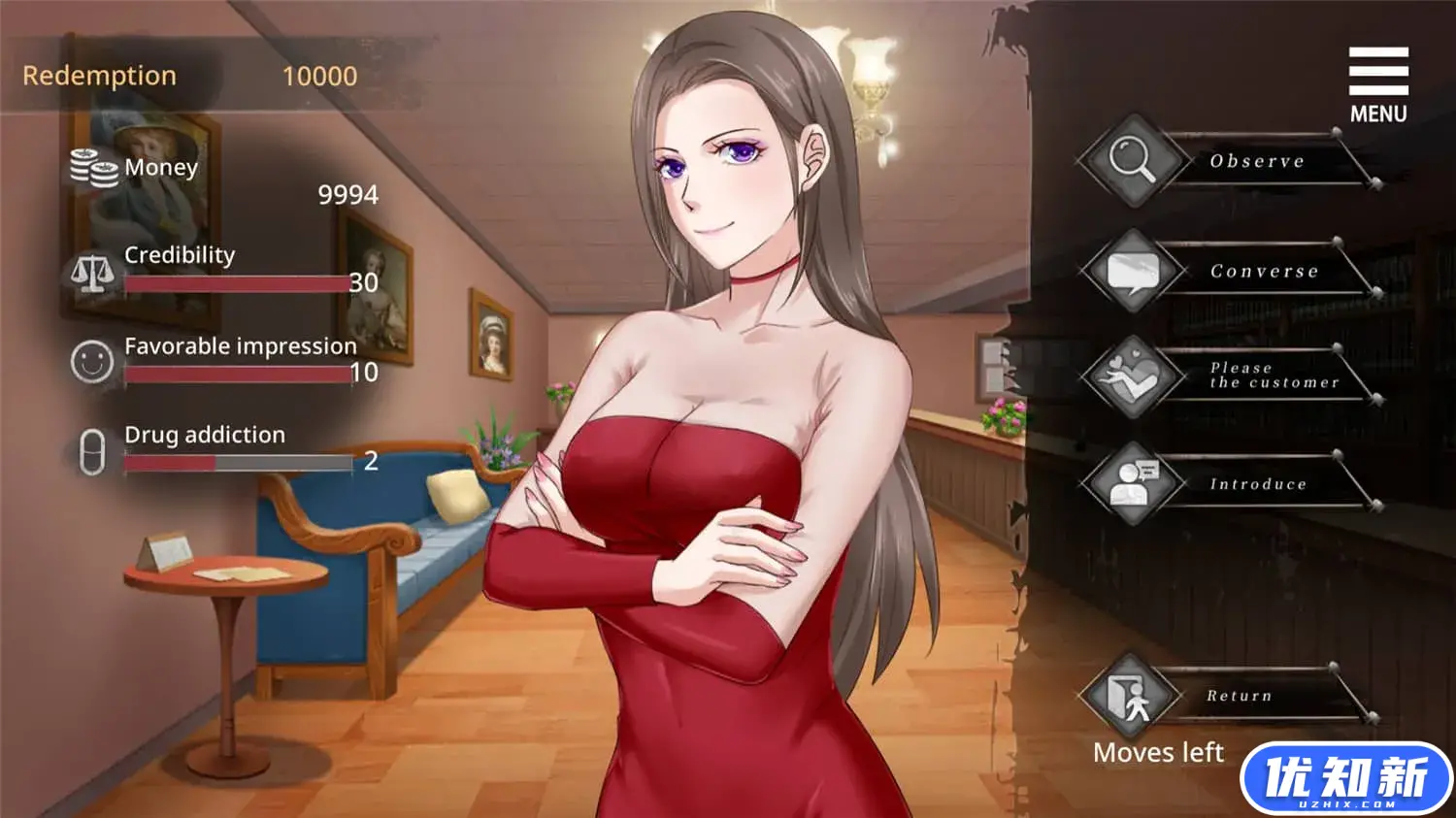The width and height of the screenshot is (1456, 818).
Task: Click the Introduce action label
Action: (x=1257, y=483)
